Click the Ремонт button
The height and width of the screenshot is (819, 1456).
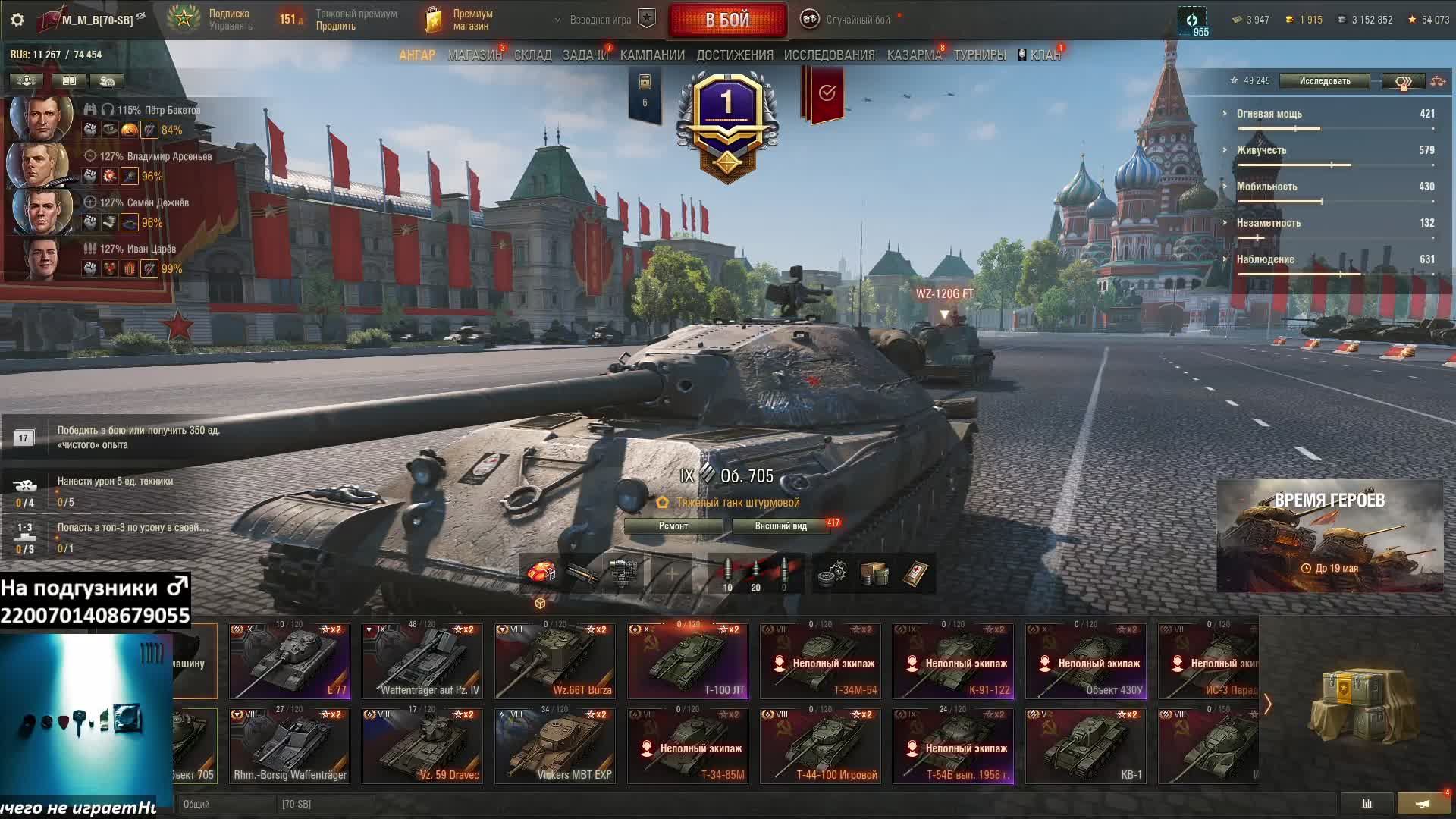tap(673, 526)
